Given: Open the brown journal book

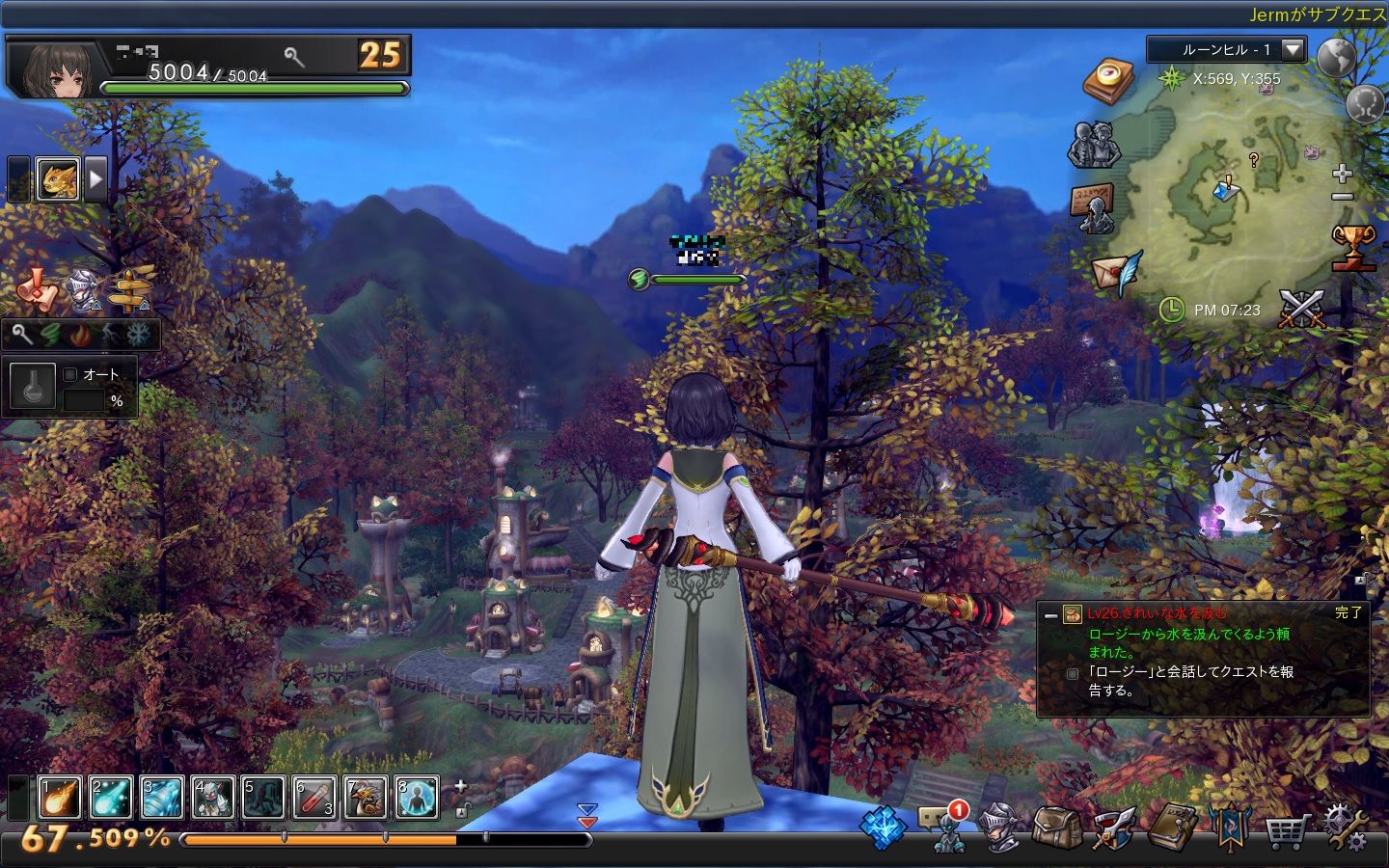Looking at the screenshot, I should (x=1172, y=827).
